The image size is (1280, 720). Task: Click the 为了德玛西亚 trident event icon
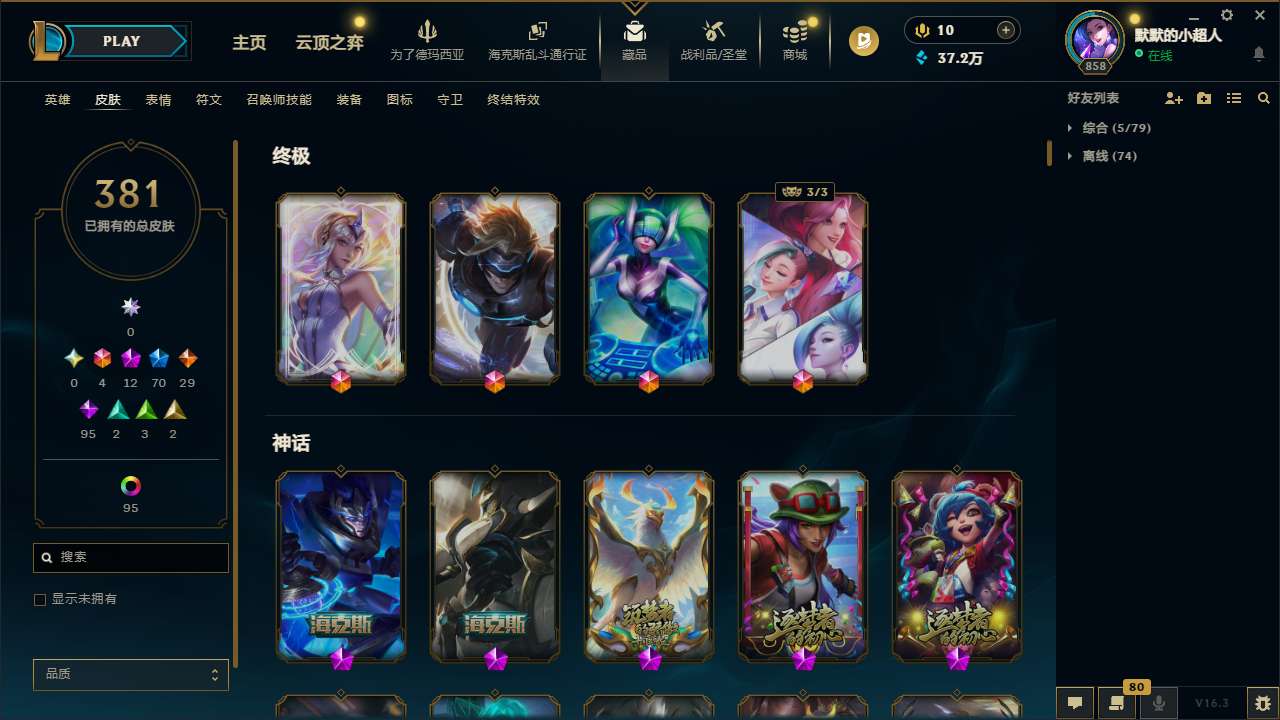point(428,40)
